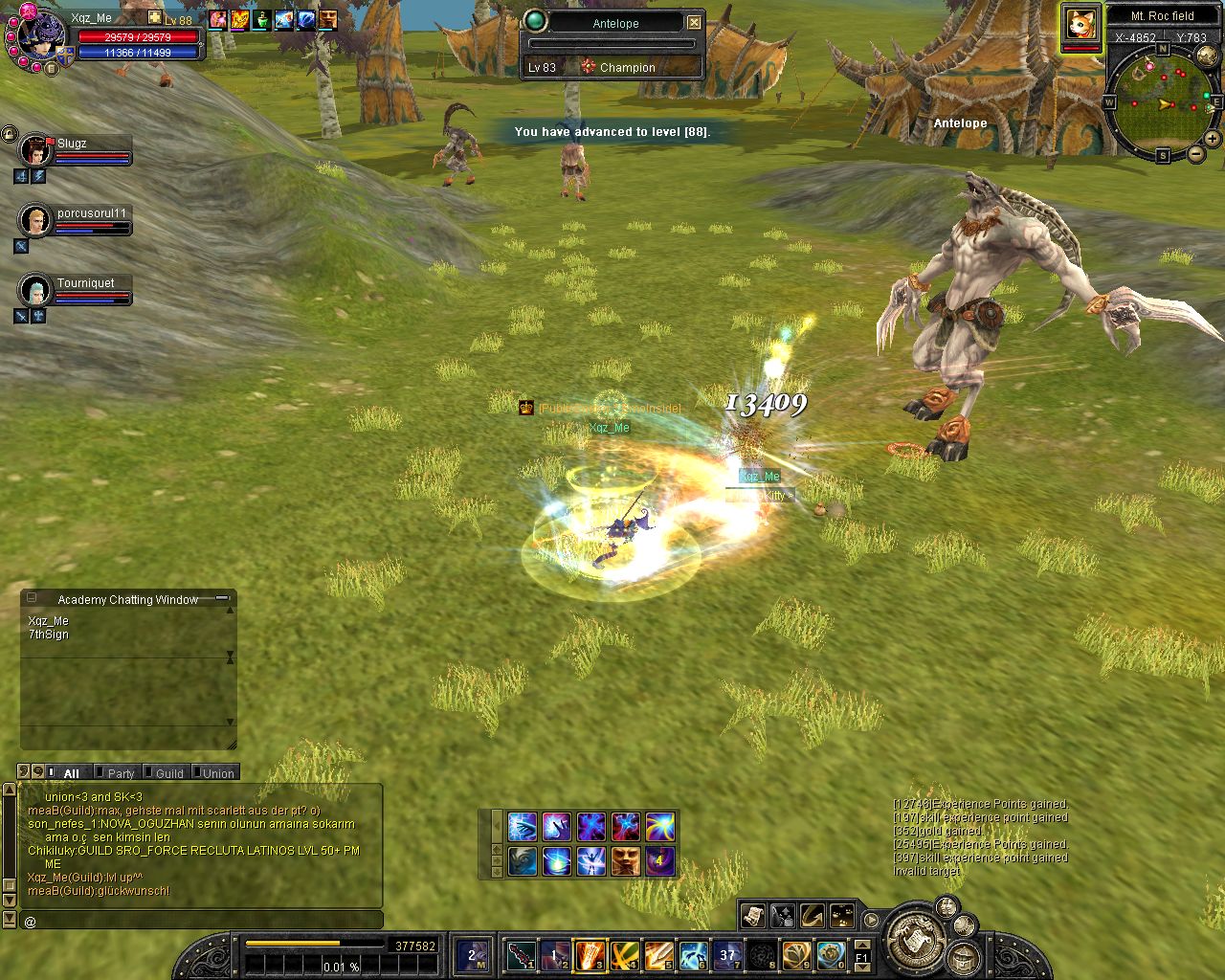1225x980 pixels.
Task: Activate the skill in hotbar slot 9
Action: click(x=796, y=954)
